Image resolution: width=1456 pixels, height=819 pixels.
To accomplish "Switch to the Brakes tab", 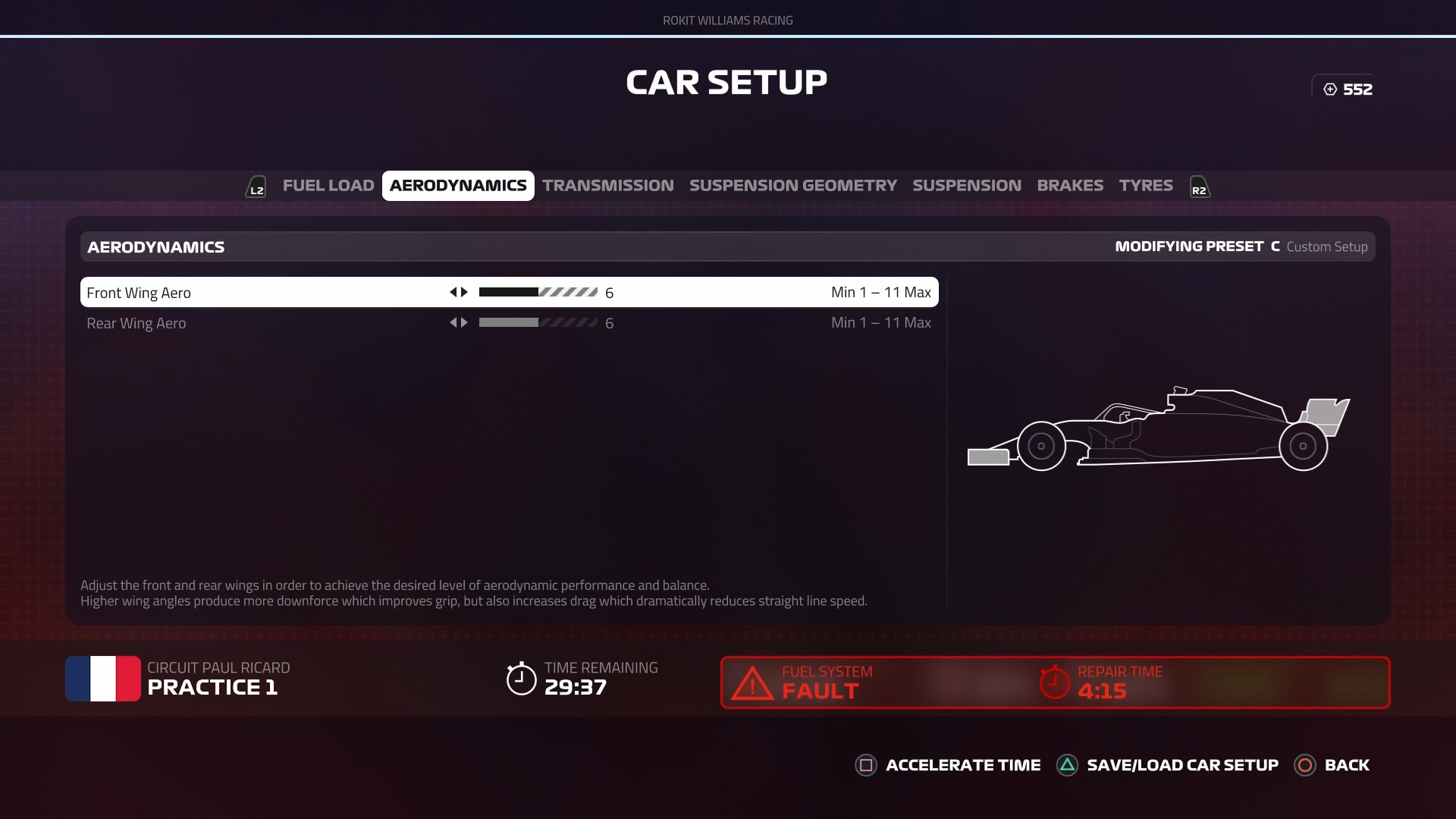I will [1070, 186].
